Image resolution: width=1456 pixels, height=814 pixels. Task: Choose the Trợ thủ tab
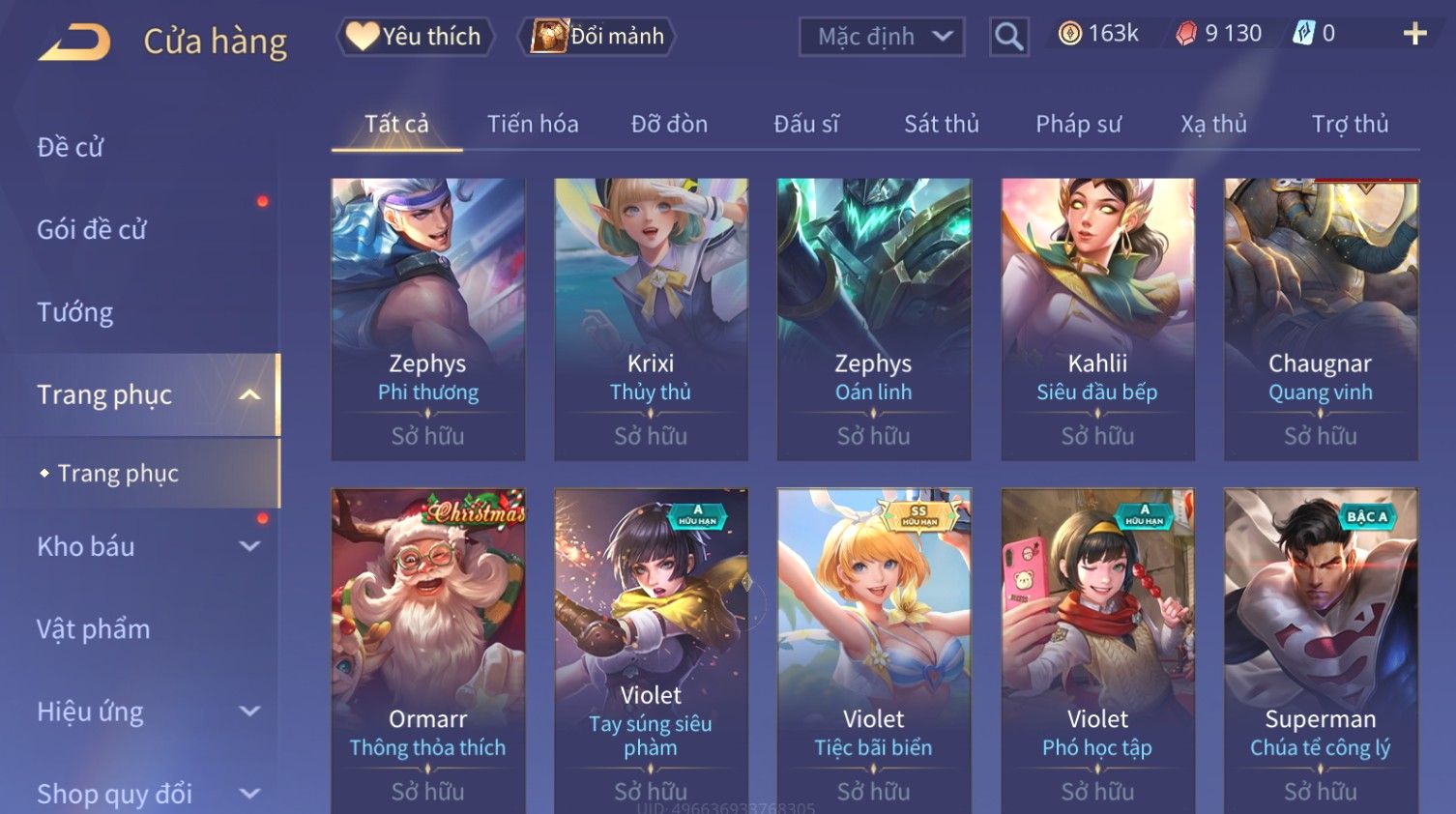click(1350, 124)
